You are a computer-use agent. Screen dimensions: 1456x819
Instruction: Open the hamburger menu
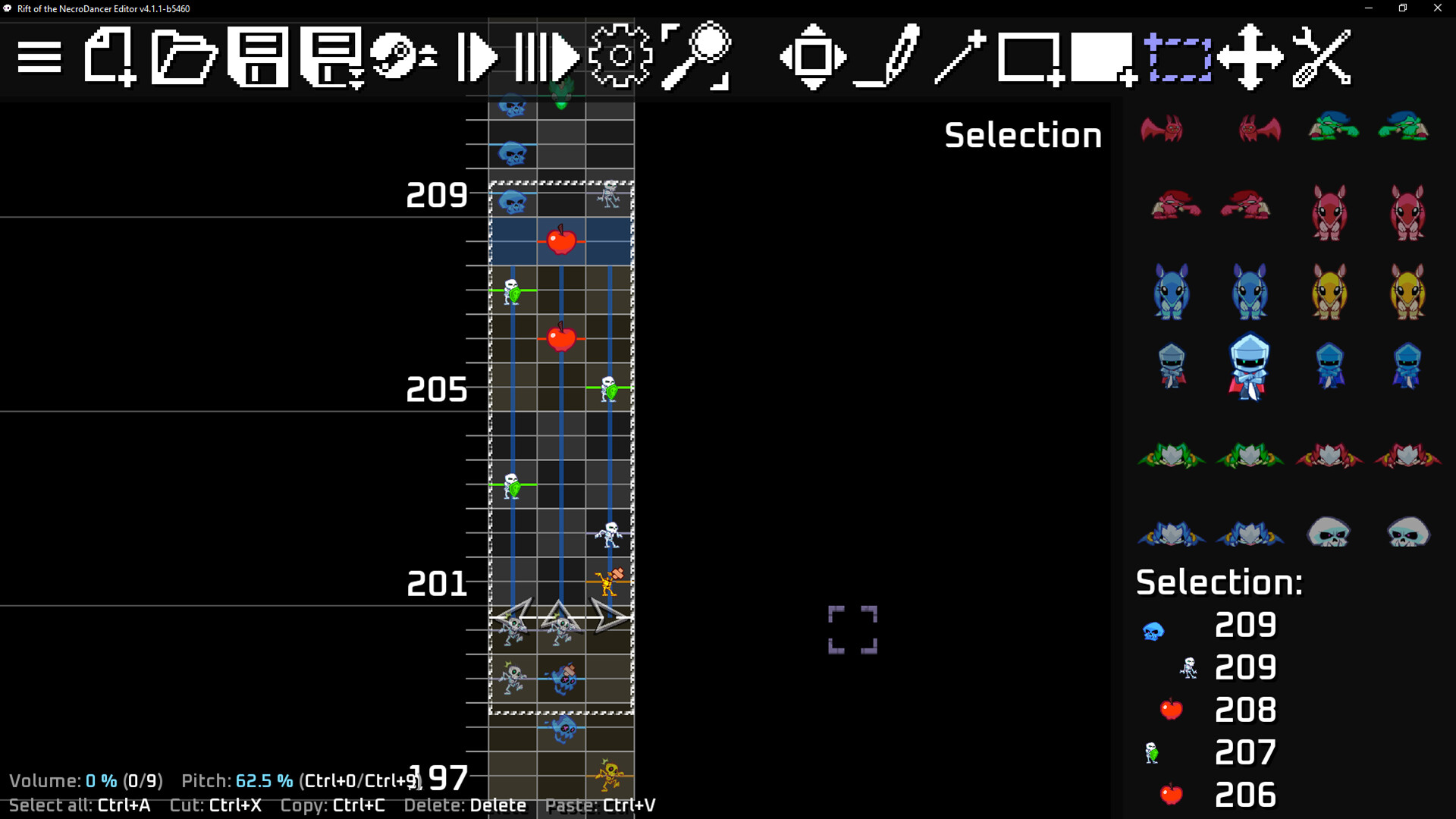pyautogui.click(x=38, y=57)
